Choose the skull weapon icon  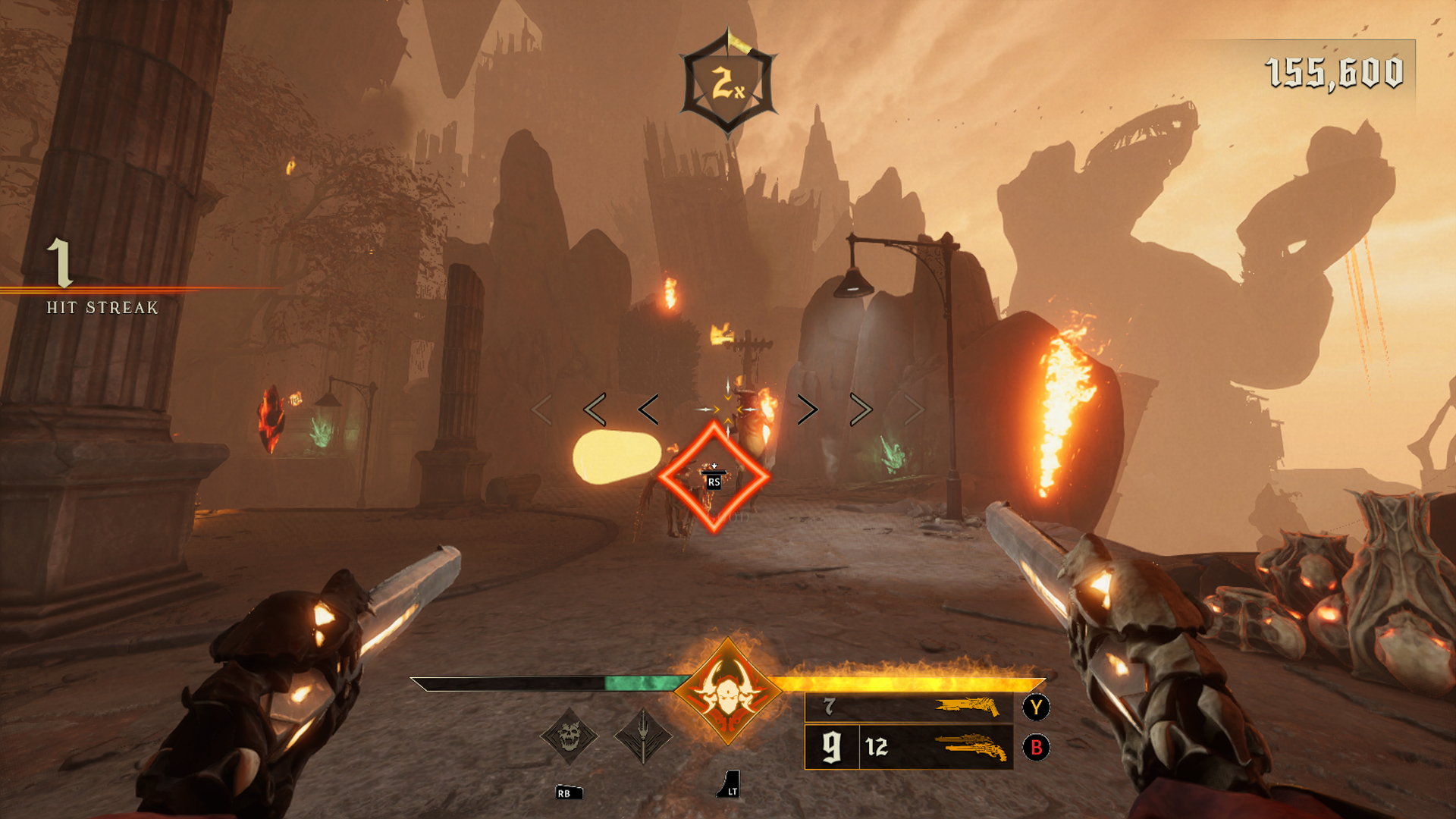pos(569,736)
